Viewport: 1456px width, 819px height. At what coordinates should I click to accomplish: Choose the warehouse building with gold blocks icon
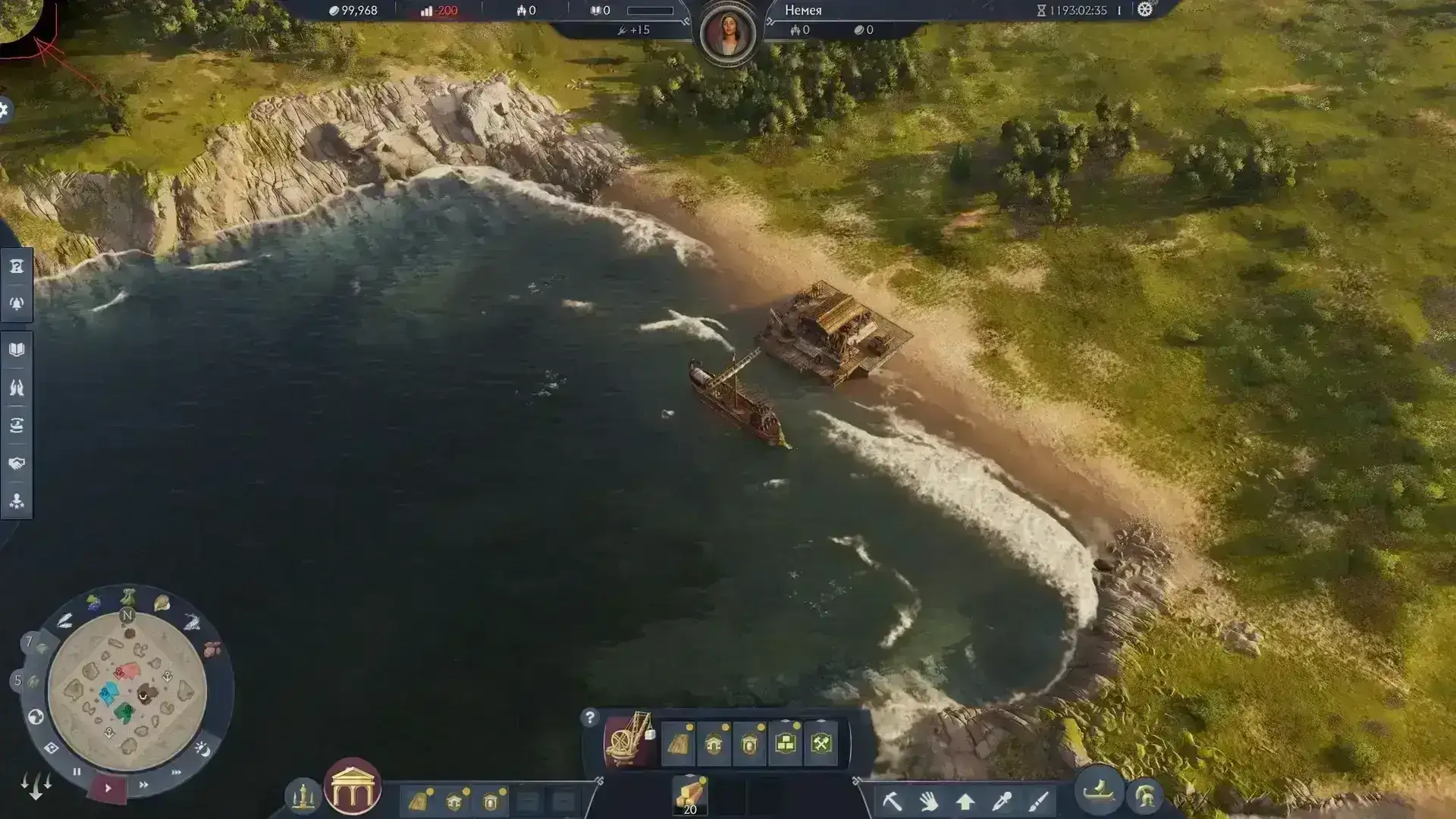[786, 743]
